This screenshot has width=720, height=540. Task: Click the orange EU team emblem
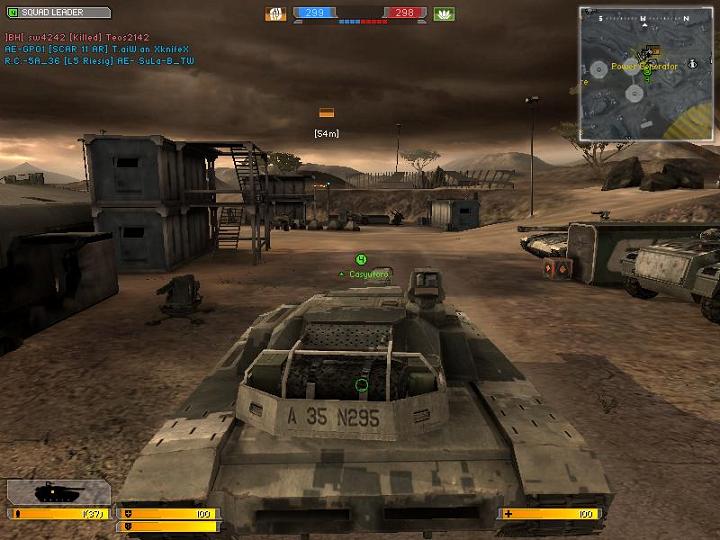(275, 14)
